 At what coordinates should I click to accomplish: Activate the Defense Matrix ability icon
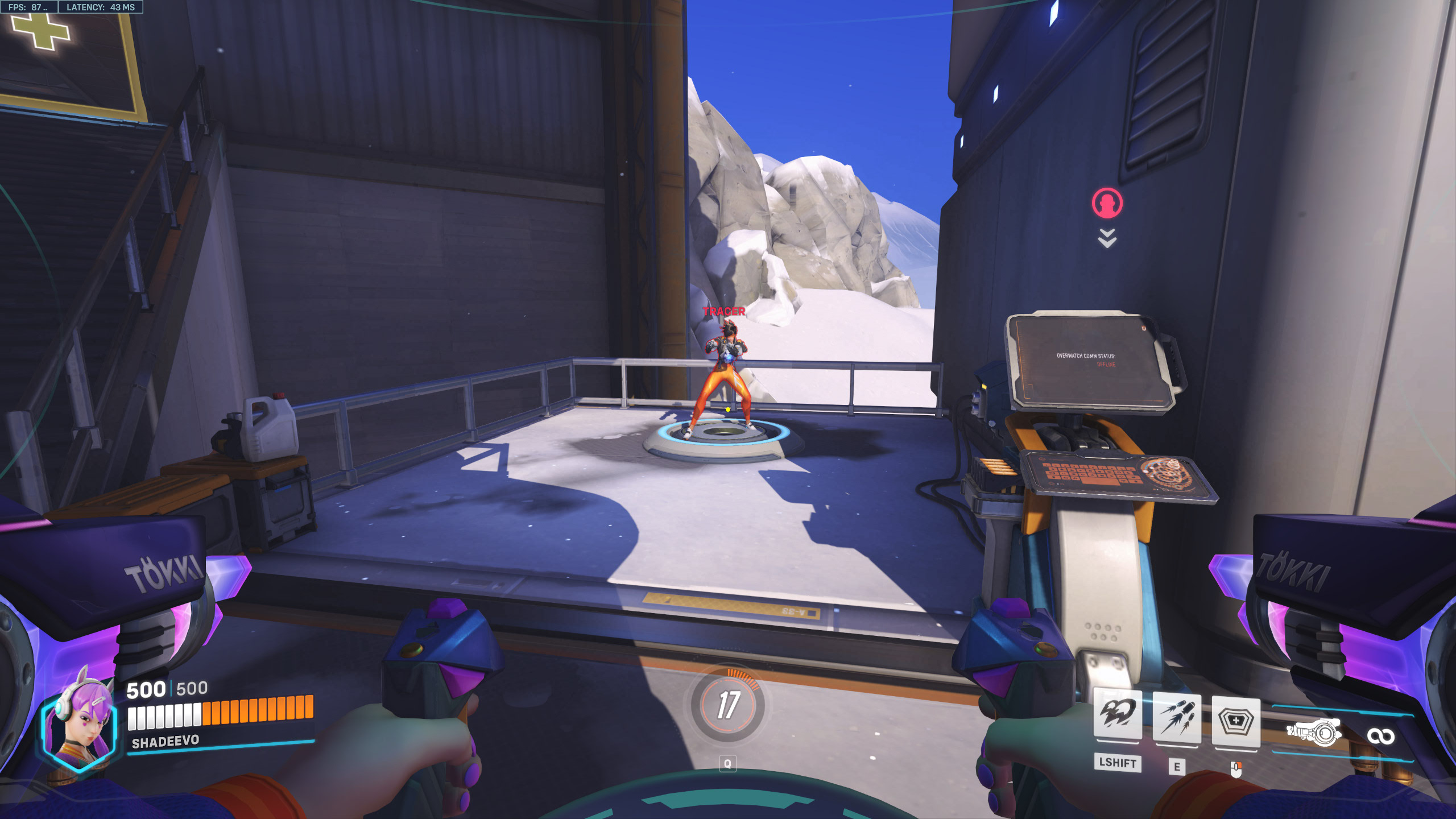point(1235,721)
